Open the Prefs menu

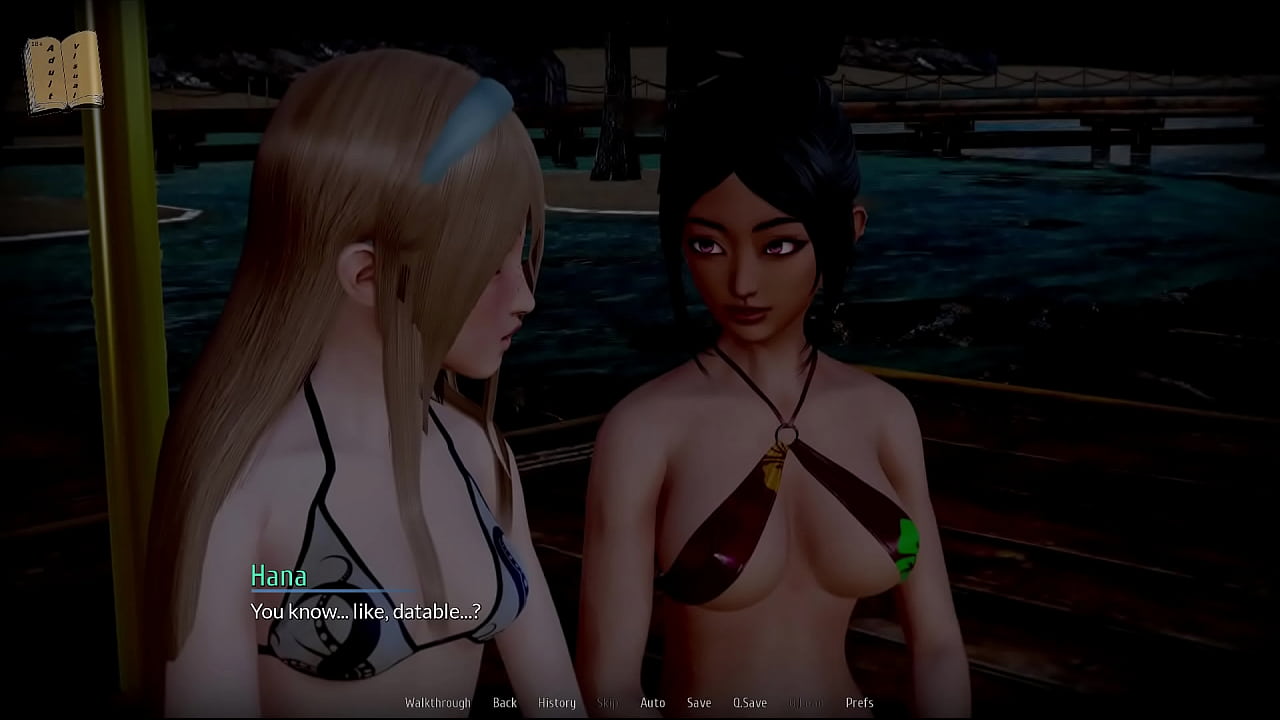(x=859, y=703)
